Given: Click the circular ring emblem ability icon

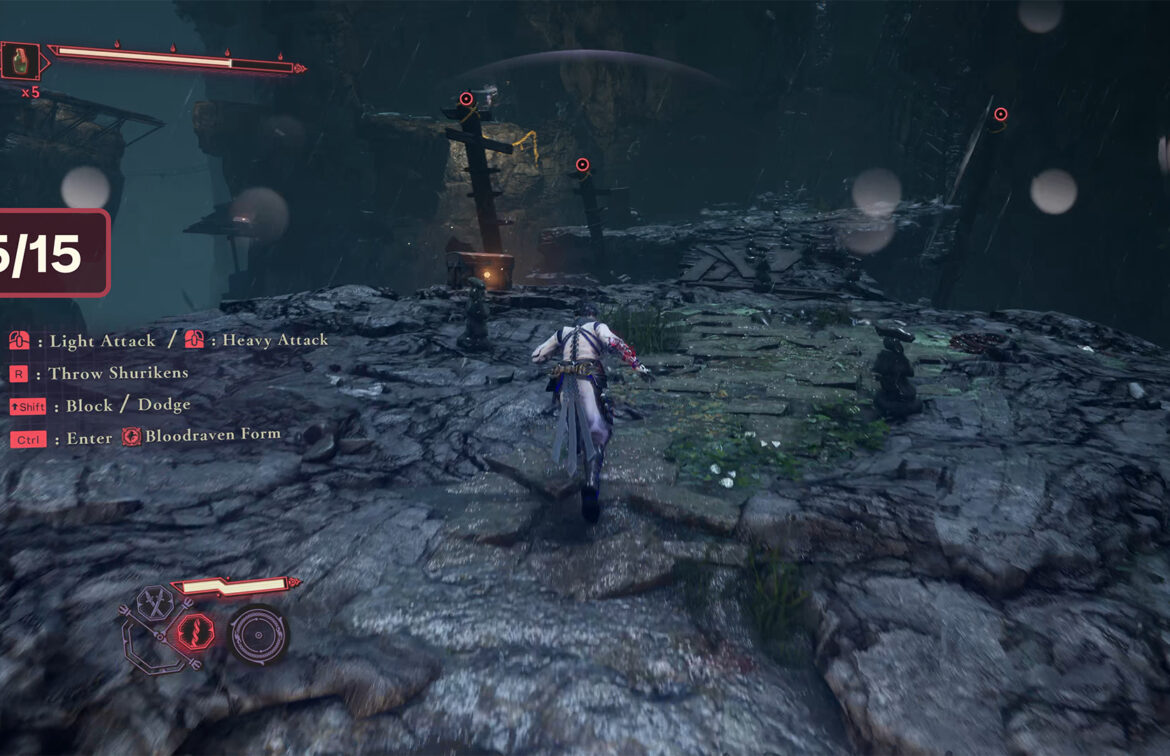Looking at the screenshot, I should click(x=258, y=634).
